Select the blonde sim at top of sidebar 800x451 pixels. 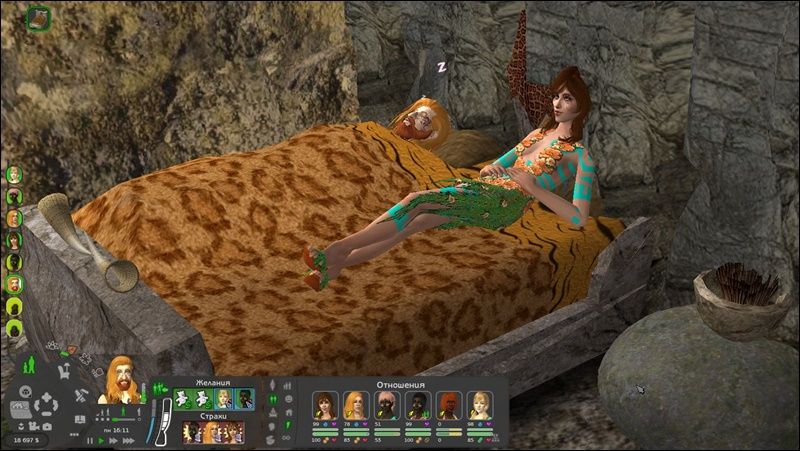14,174
